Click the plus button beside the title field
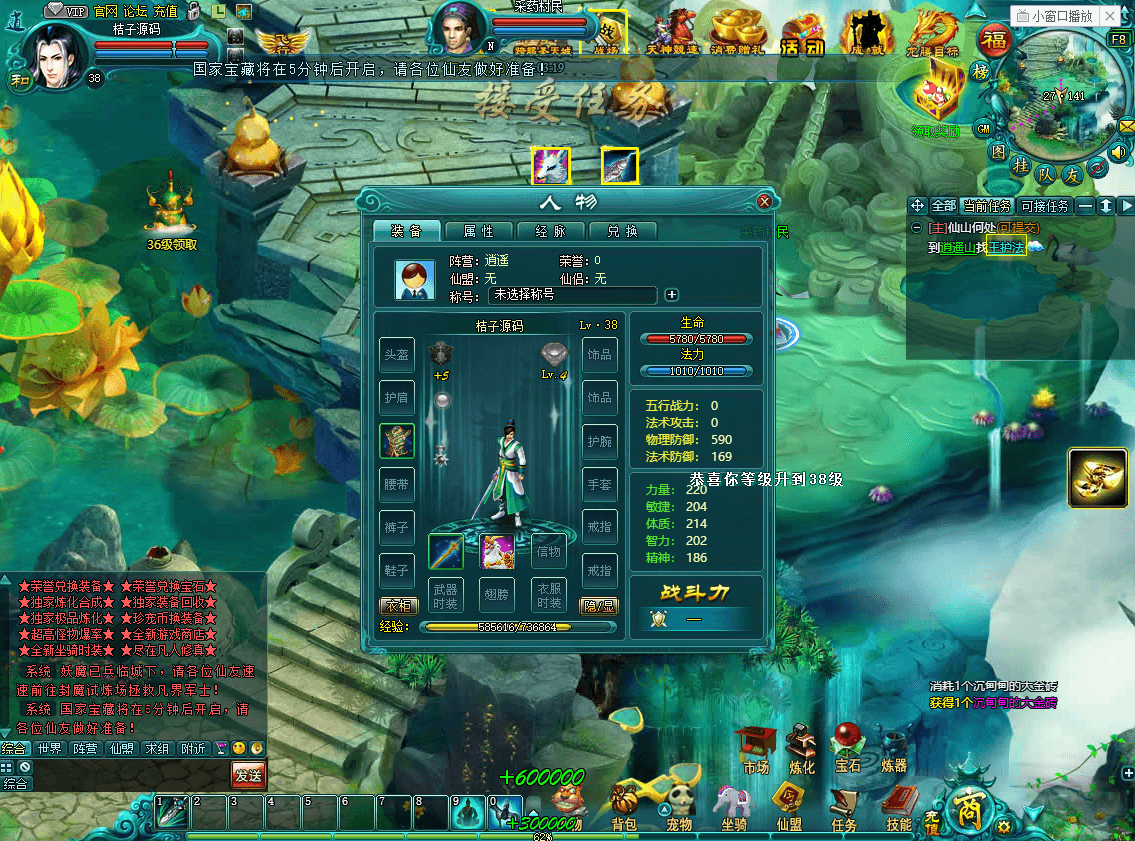 click(x=672, y=295)
